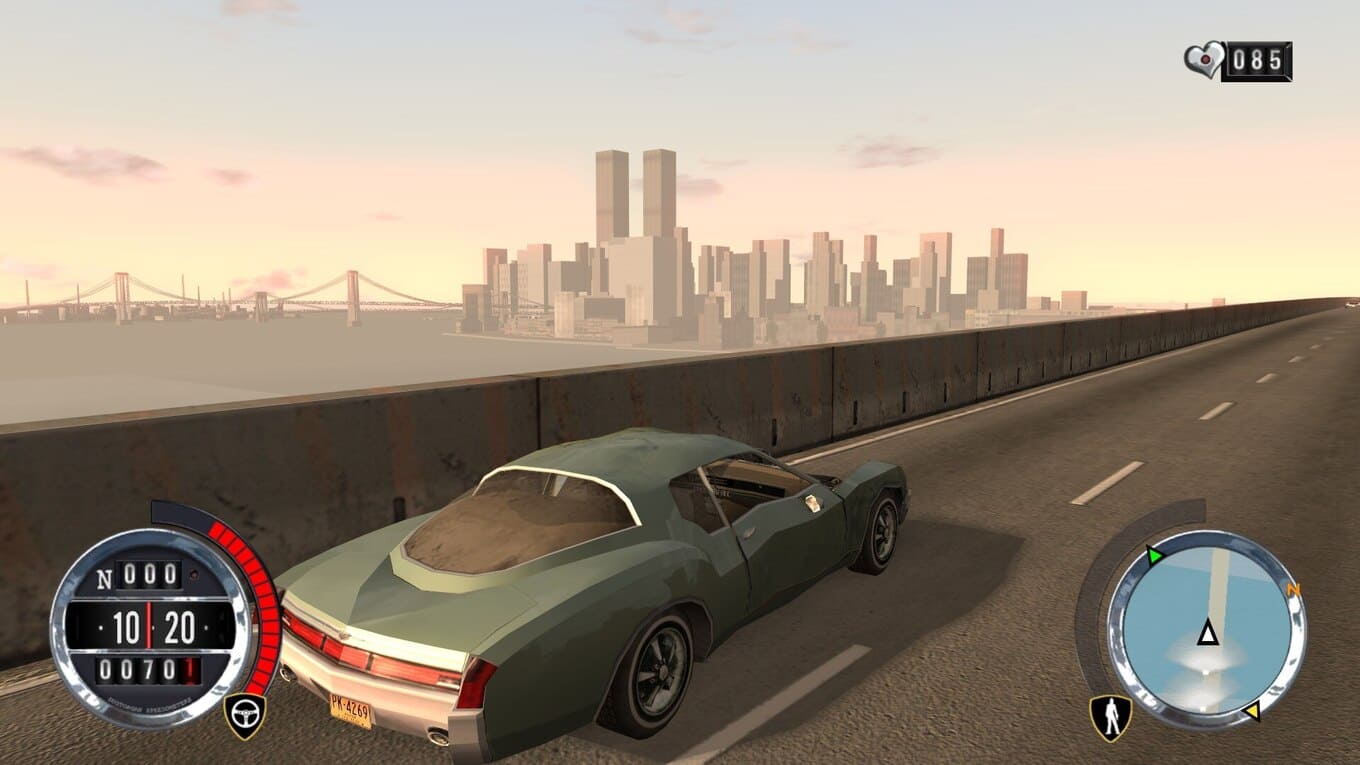Image resolution: width=1360 pixels, height=765 pixels.
Task: Click the yellow triangle marker on the minimap
Action: tap(1251, 712)
